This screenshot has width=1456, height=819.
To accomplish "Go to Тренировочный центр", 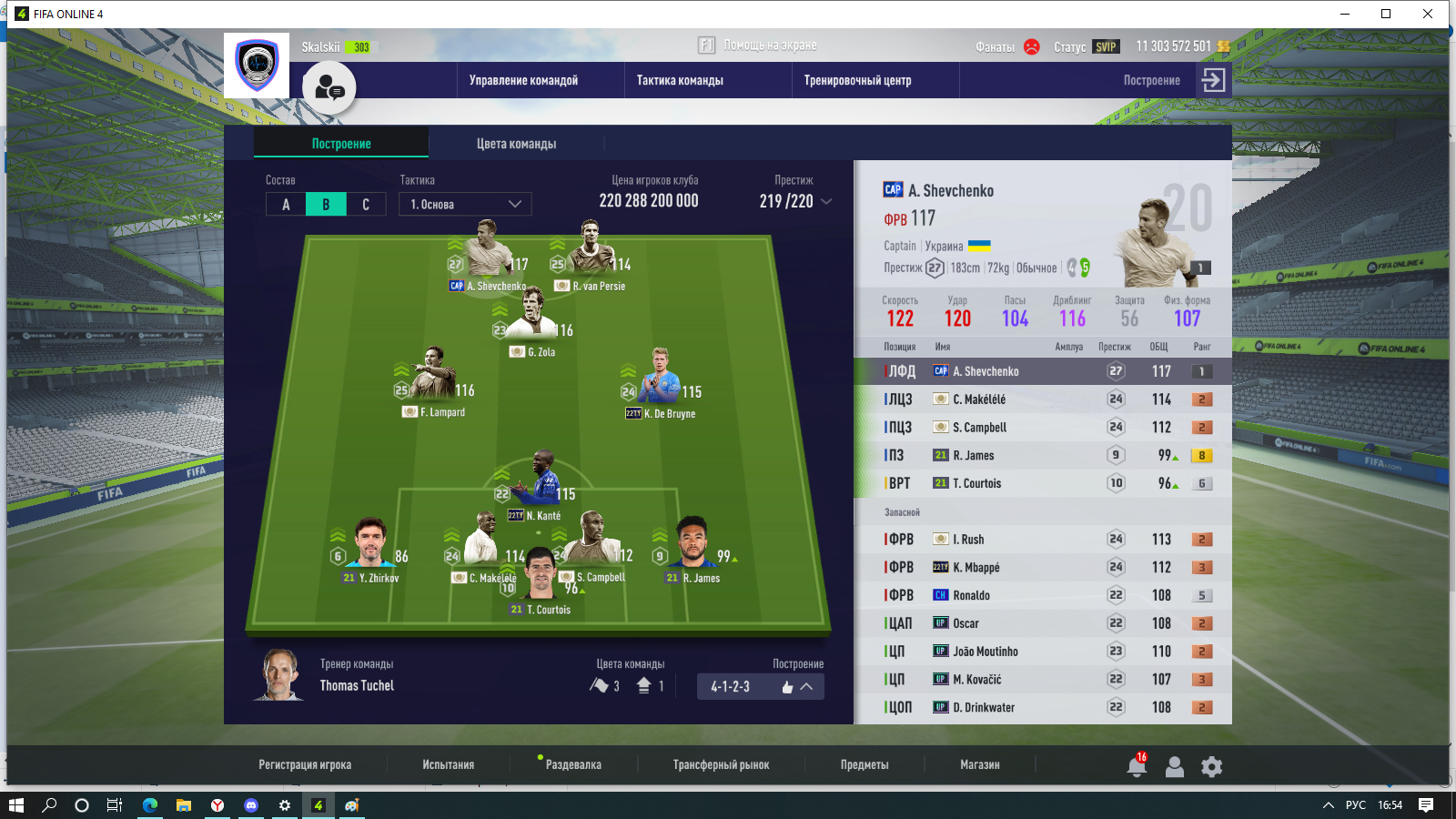I will click(857, 80).
